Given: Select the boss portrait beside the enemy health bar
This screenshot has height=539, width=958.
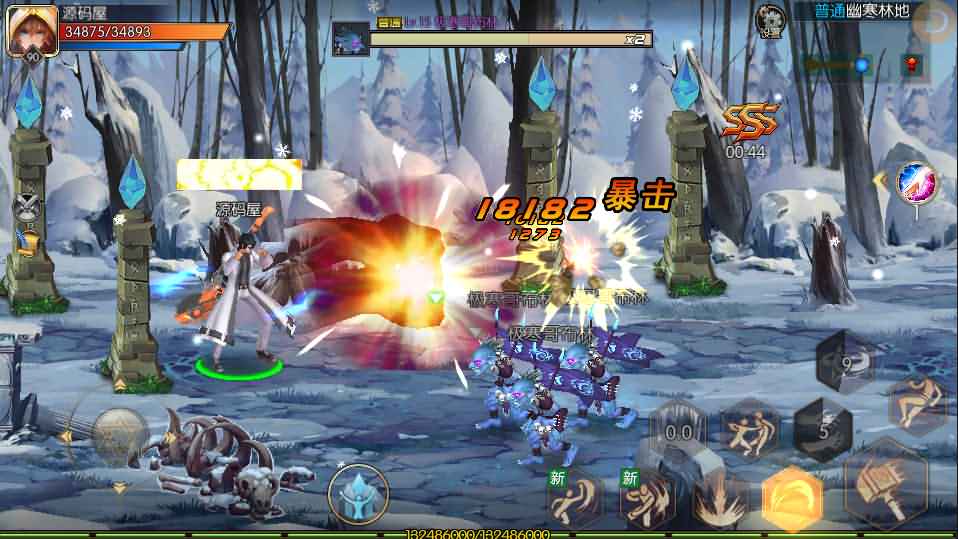Looking at the screenshot, I should click(351, 39).
